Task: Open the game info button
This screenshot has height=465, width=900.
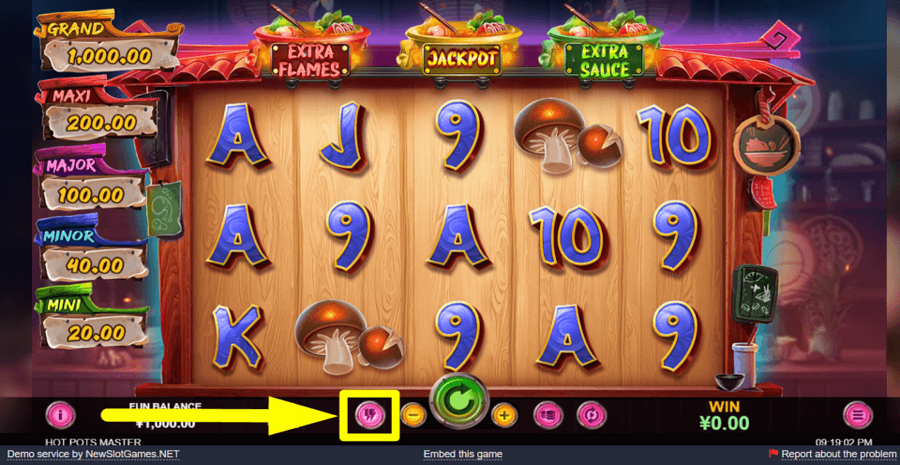Action: click(x=61, y=413)
